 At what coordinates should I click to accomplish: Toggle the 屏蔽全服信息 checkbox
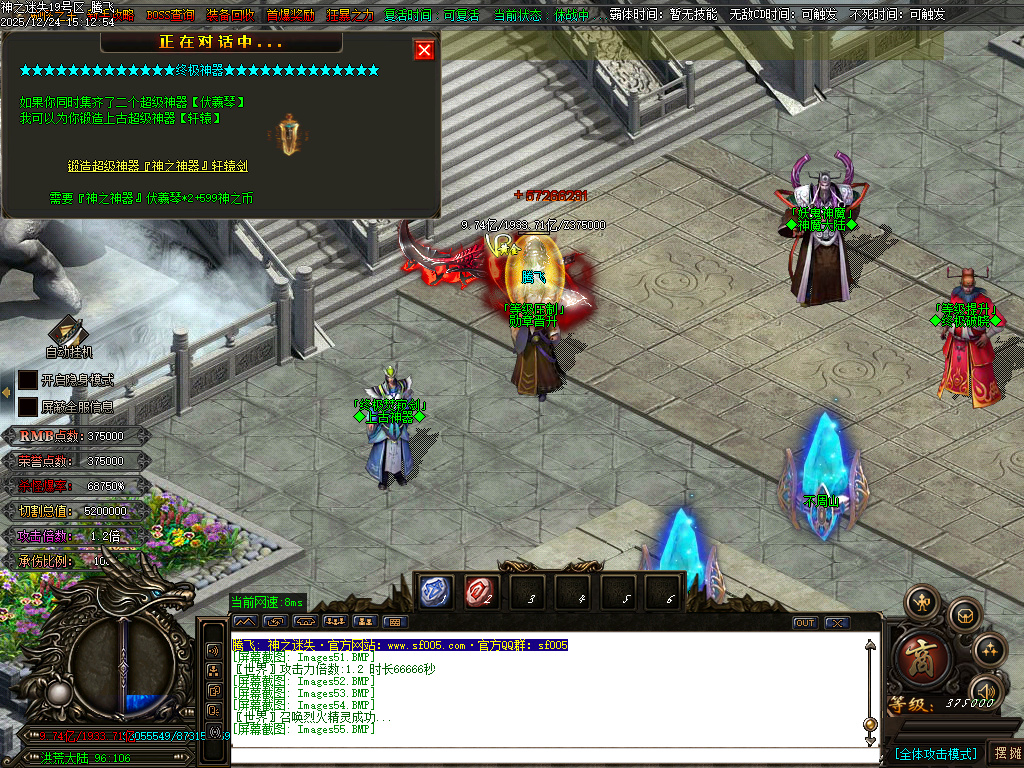[28, 407]
